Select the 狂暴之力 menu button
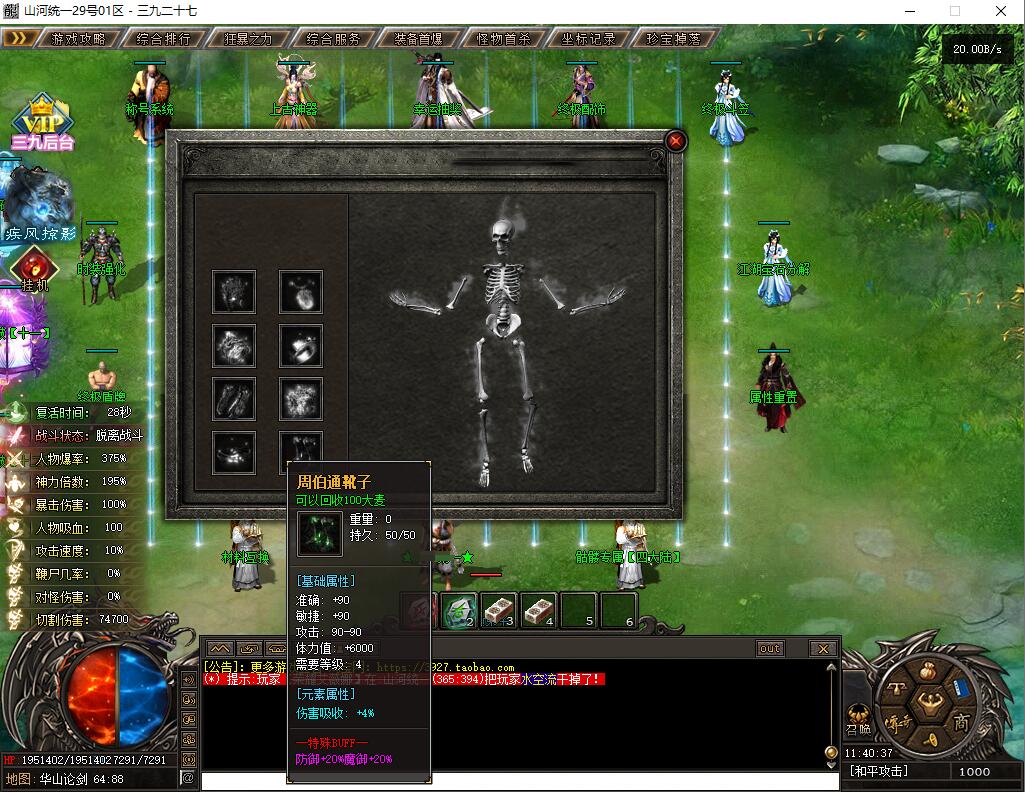The height and width of the screenshot is (792, 1025). click(x=248, y=39)
